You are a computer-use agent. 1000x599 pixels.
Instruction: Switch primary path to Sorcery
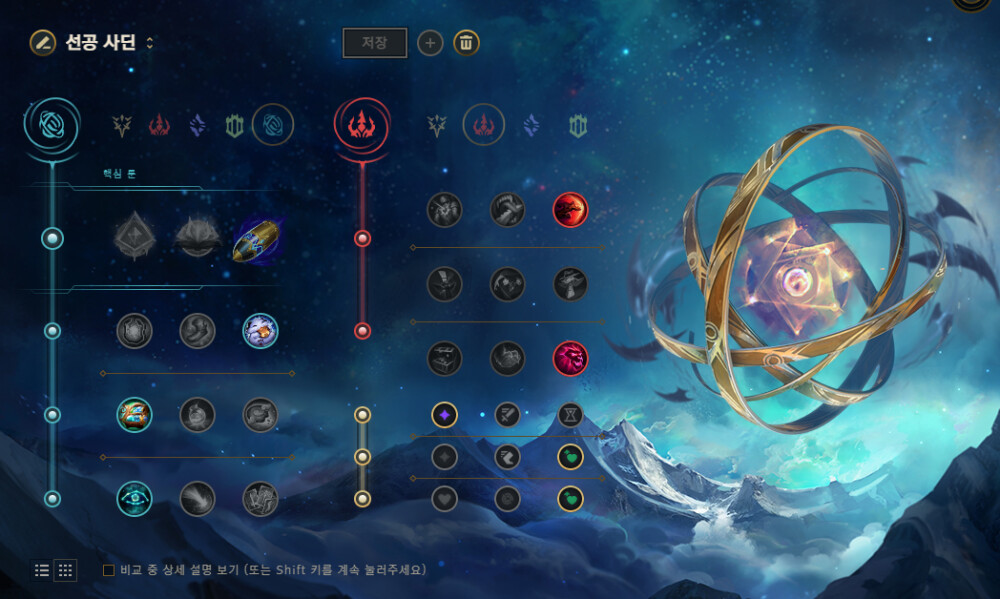tap(198, 125)
